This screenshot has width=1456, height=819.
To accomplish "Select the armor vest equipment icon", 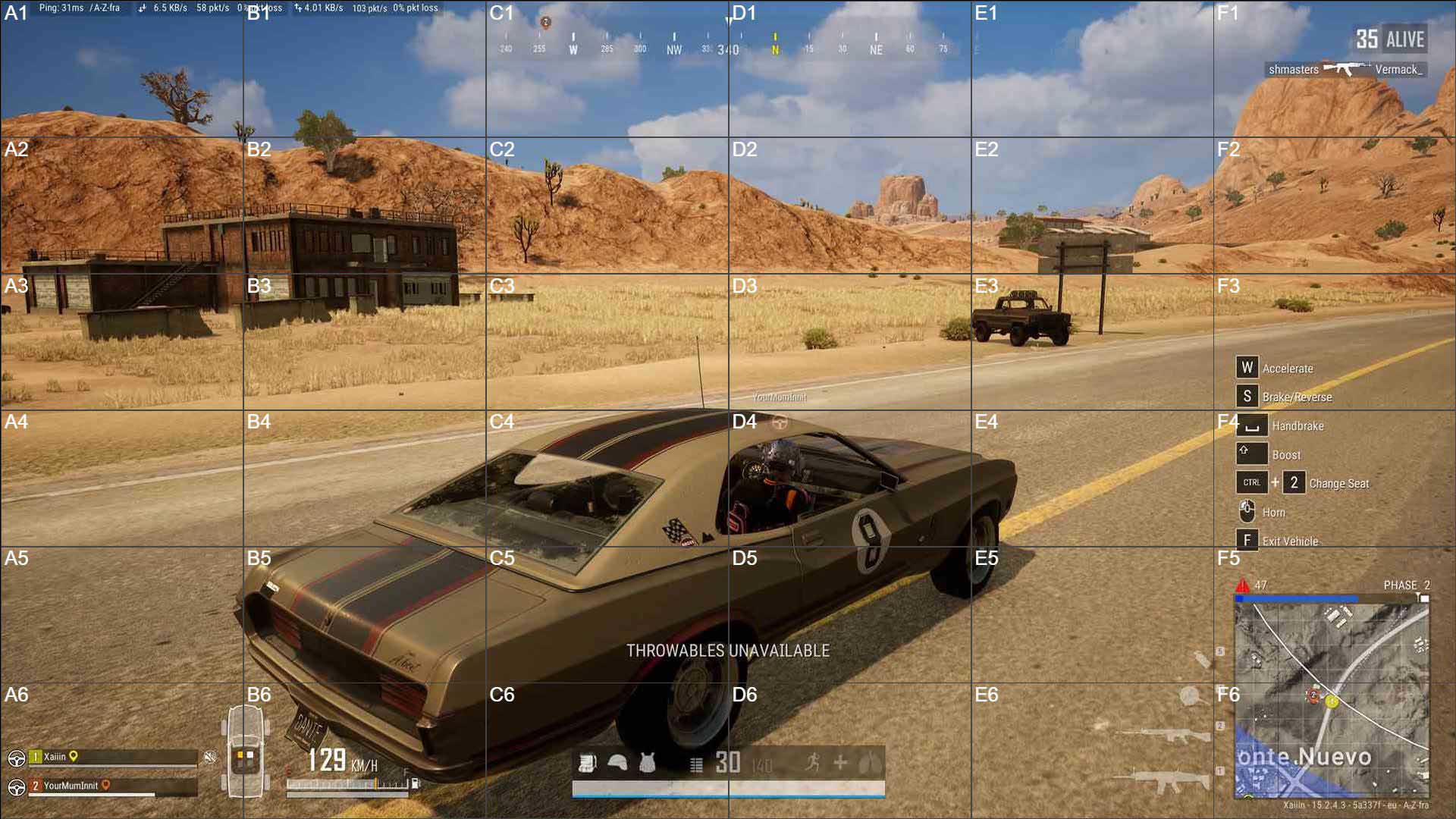I will pyautogui.click(x=647, y=763).
